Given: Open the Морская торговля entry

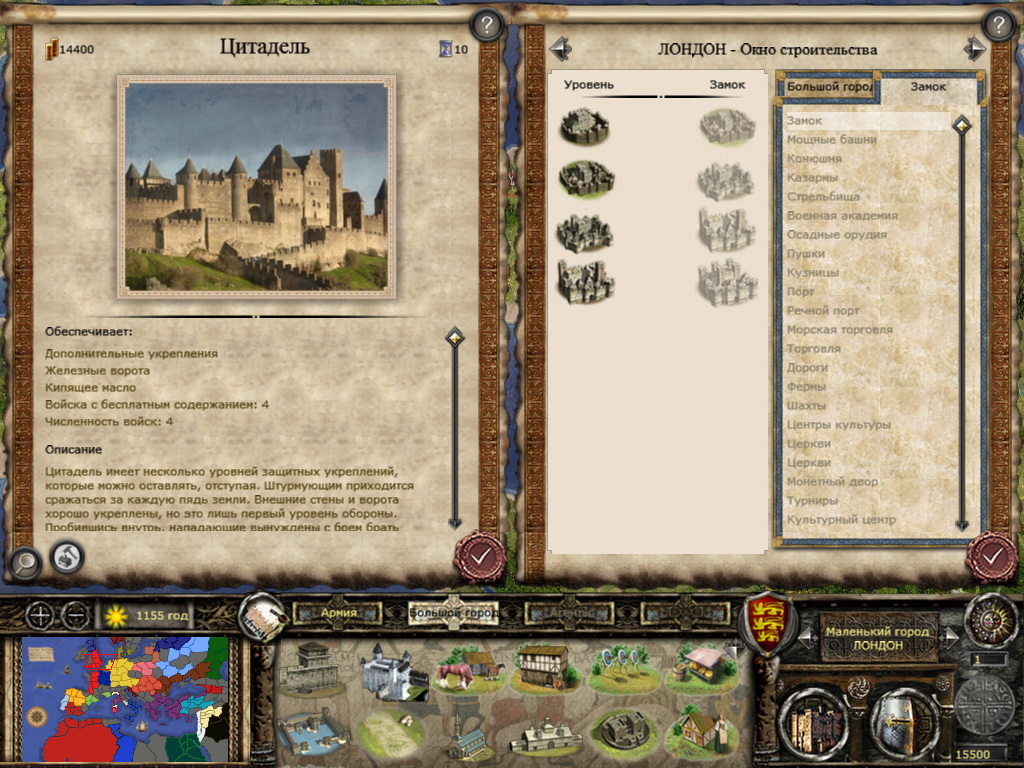Looking at the screenshot, I should 839,330.
